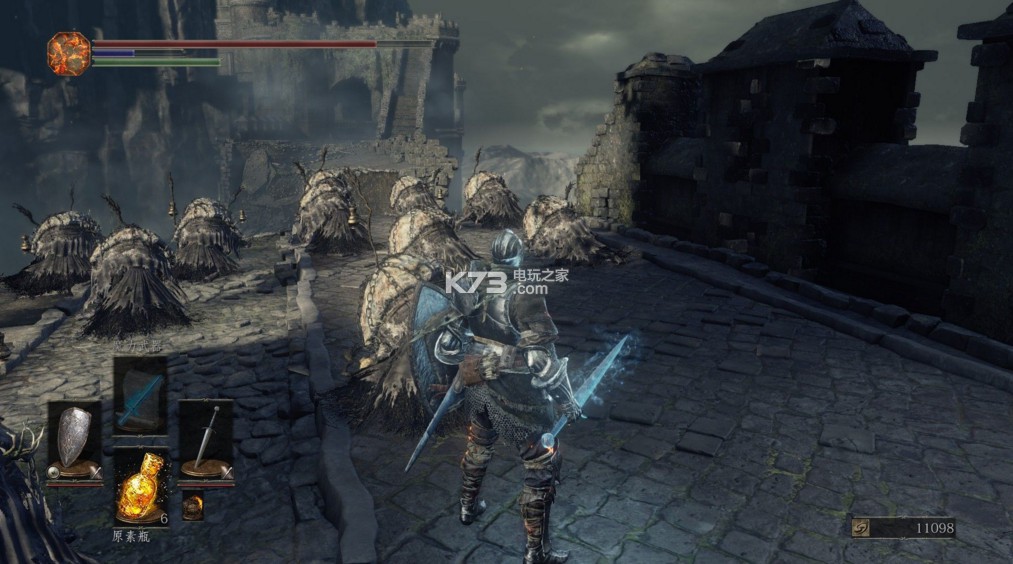Click the small fiery icon under the sword slot
This screenshot has width=1013, height=564.
click(192, 506)
